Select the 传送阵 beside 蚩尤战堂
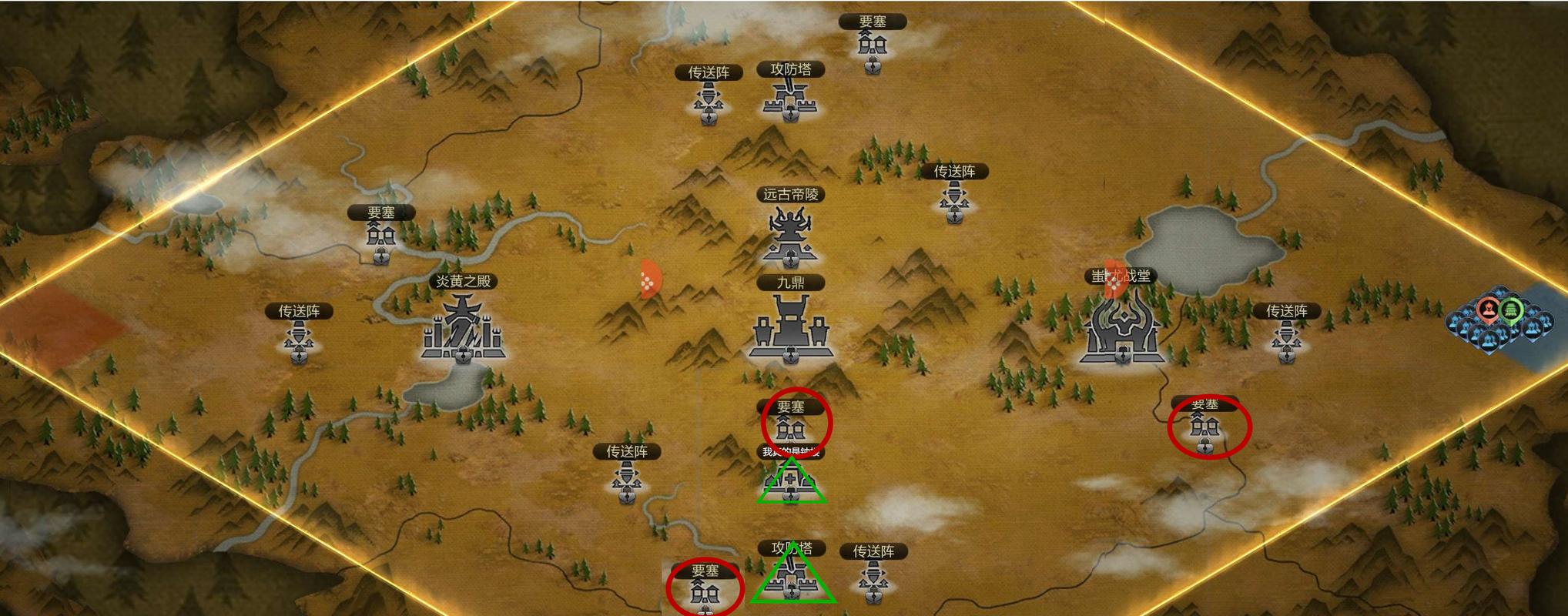 [x=1286, y=339]
